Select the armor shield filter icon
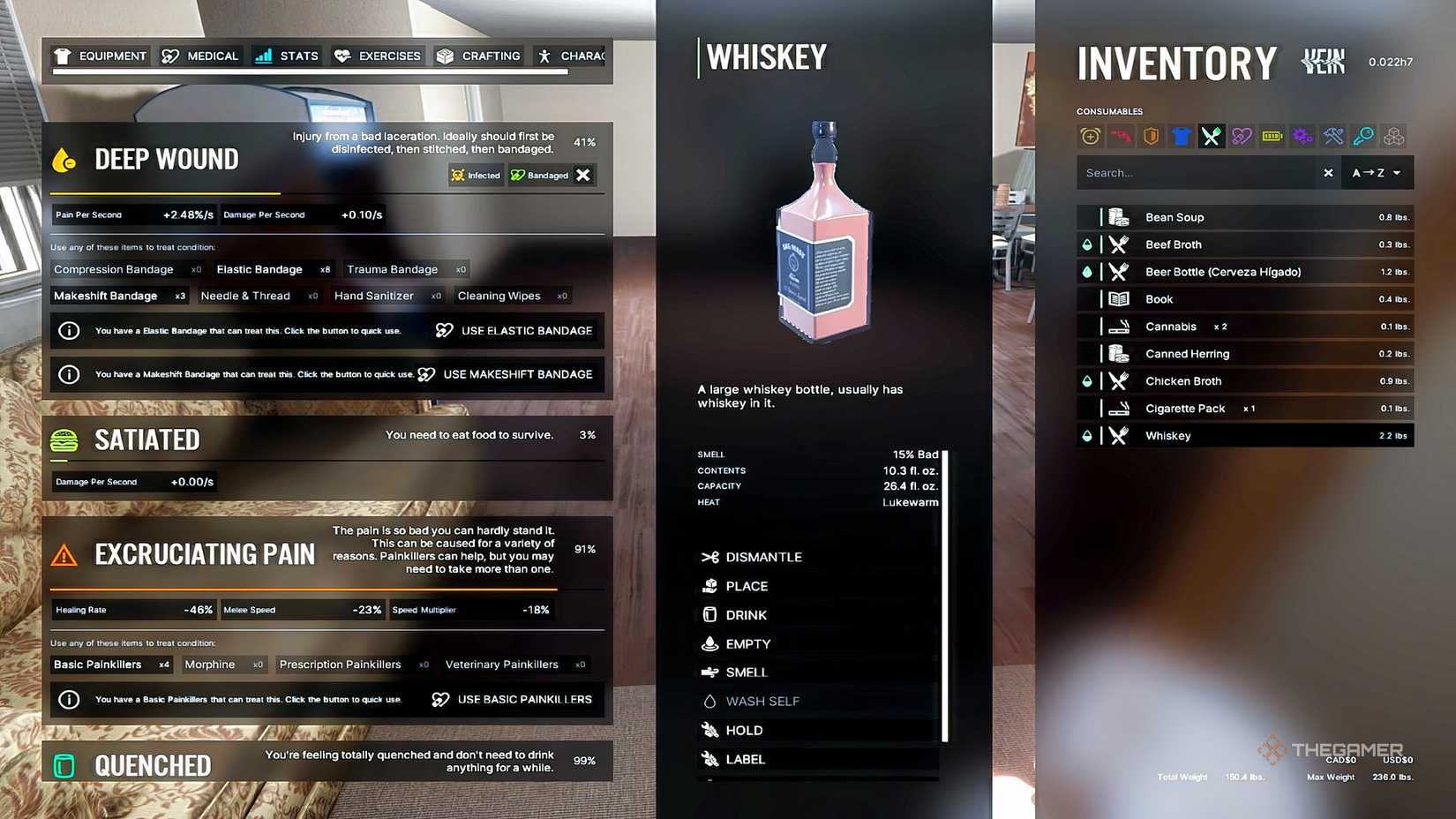Screen dimensions: 1456x819 tap(1150, 136)
